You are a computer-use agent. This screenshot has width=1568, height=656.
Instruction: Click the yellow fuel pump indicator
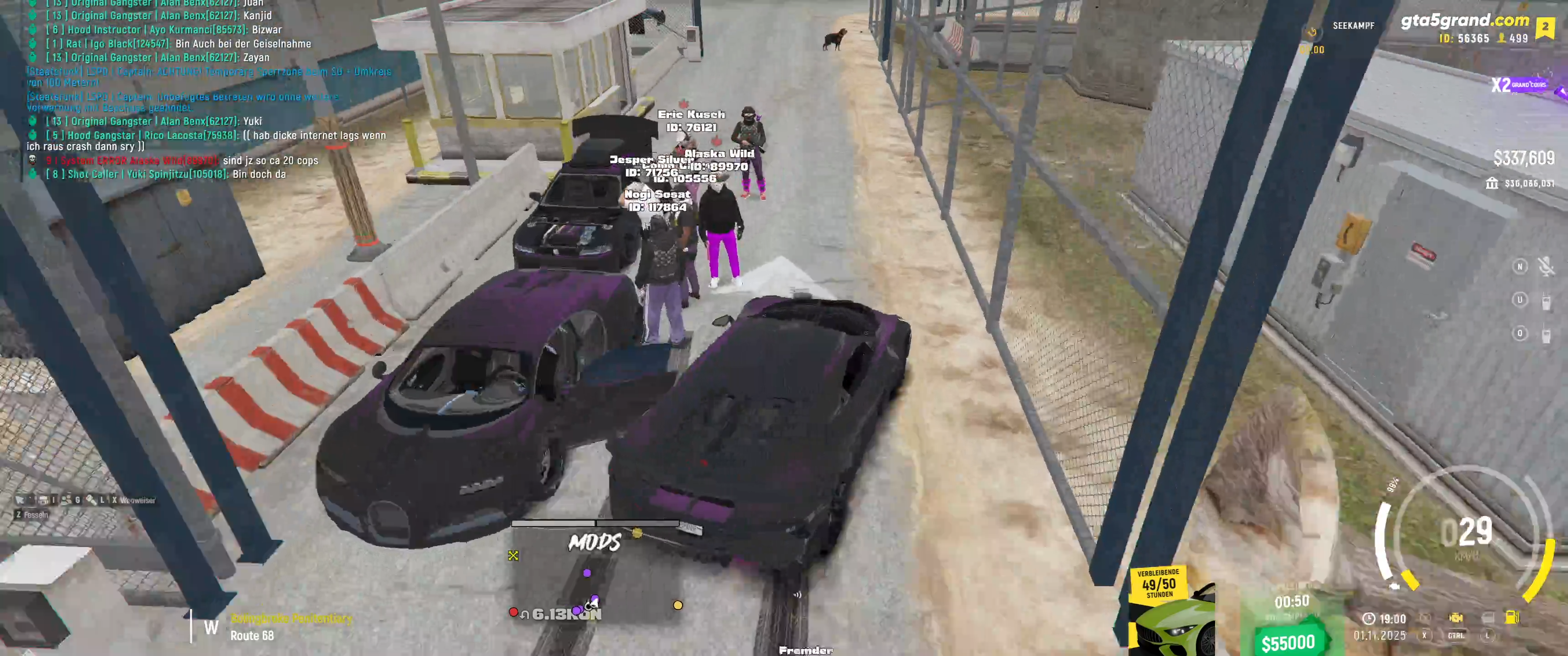1511,617
